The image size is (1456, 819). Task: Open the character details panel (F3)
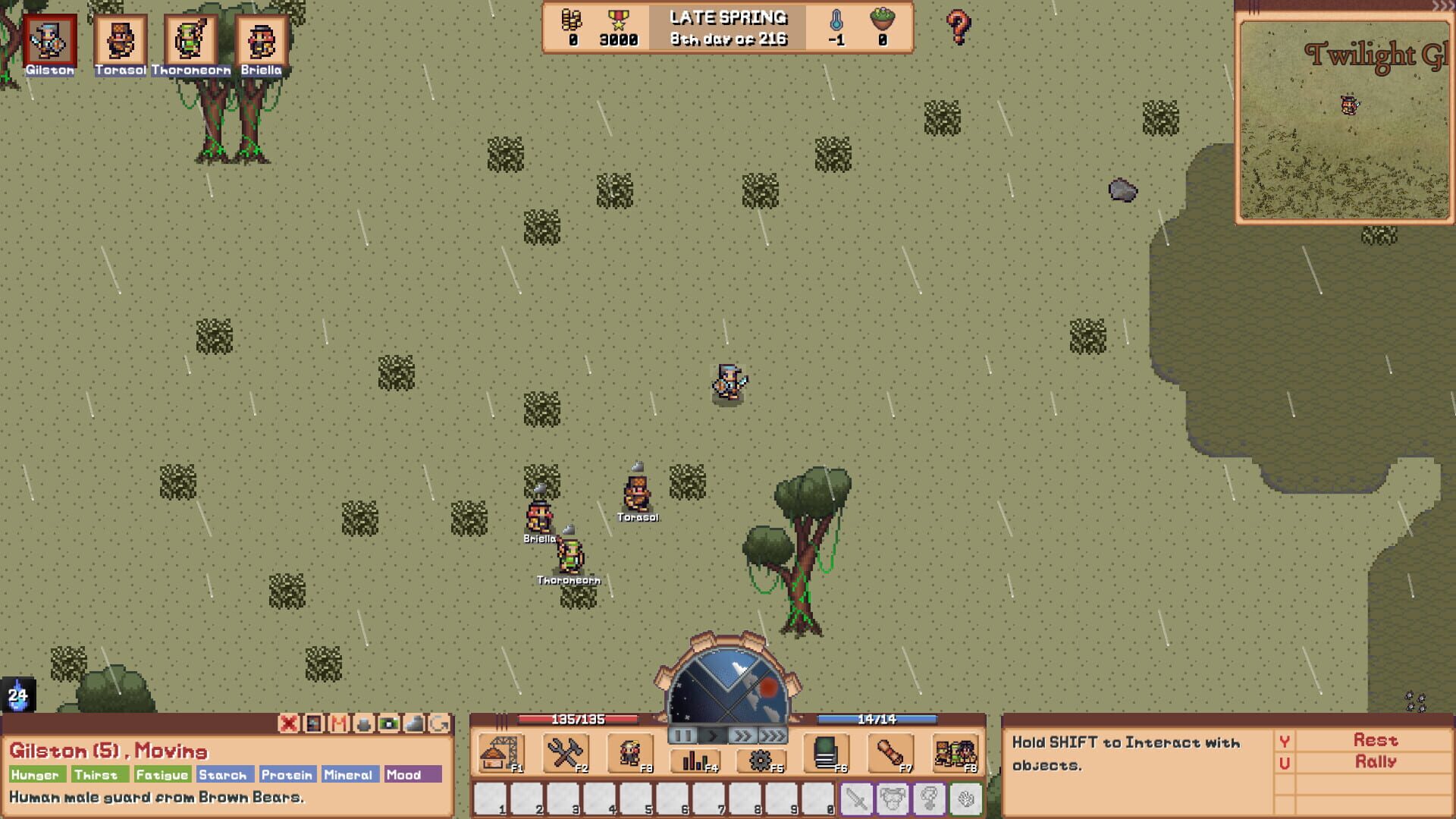click(629, 755)
